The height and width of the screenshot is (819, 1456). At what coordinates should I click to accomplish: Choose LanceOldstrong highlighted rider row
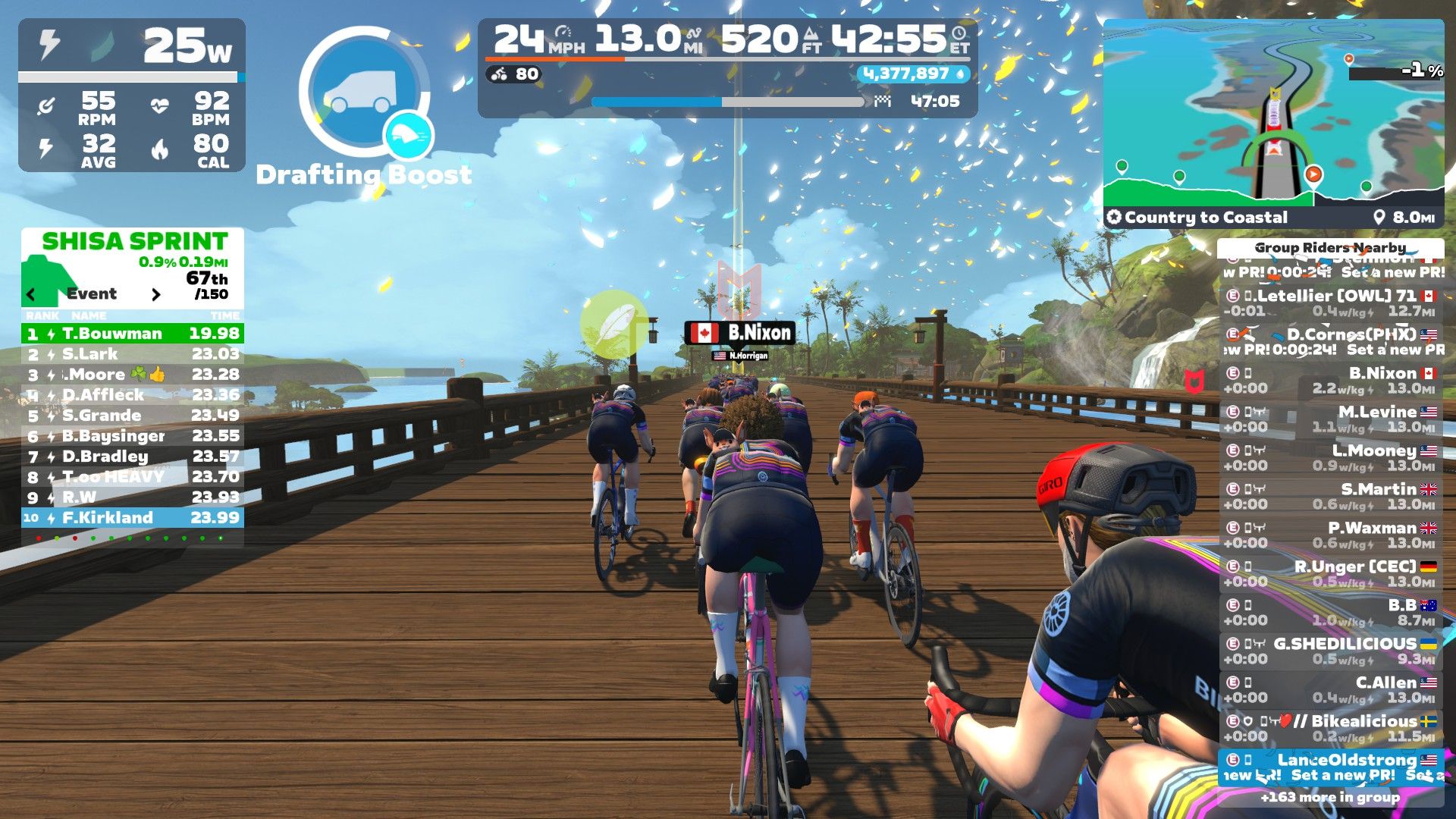1331,767
